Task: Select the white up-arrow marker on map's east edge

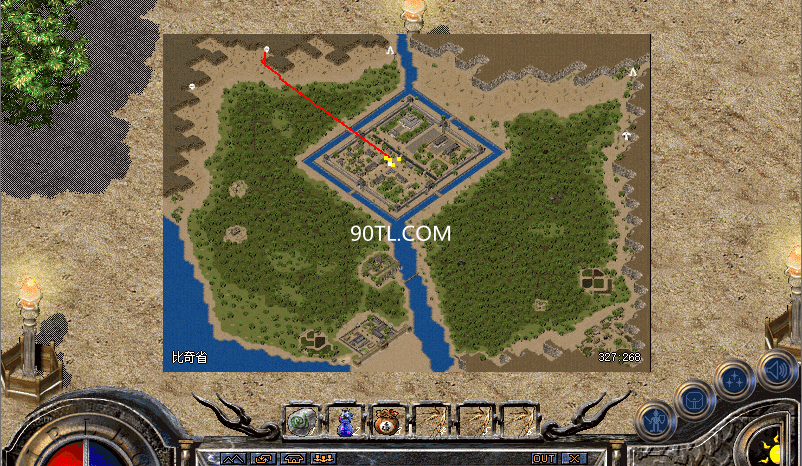Action: [x=626, y=134]
